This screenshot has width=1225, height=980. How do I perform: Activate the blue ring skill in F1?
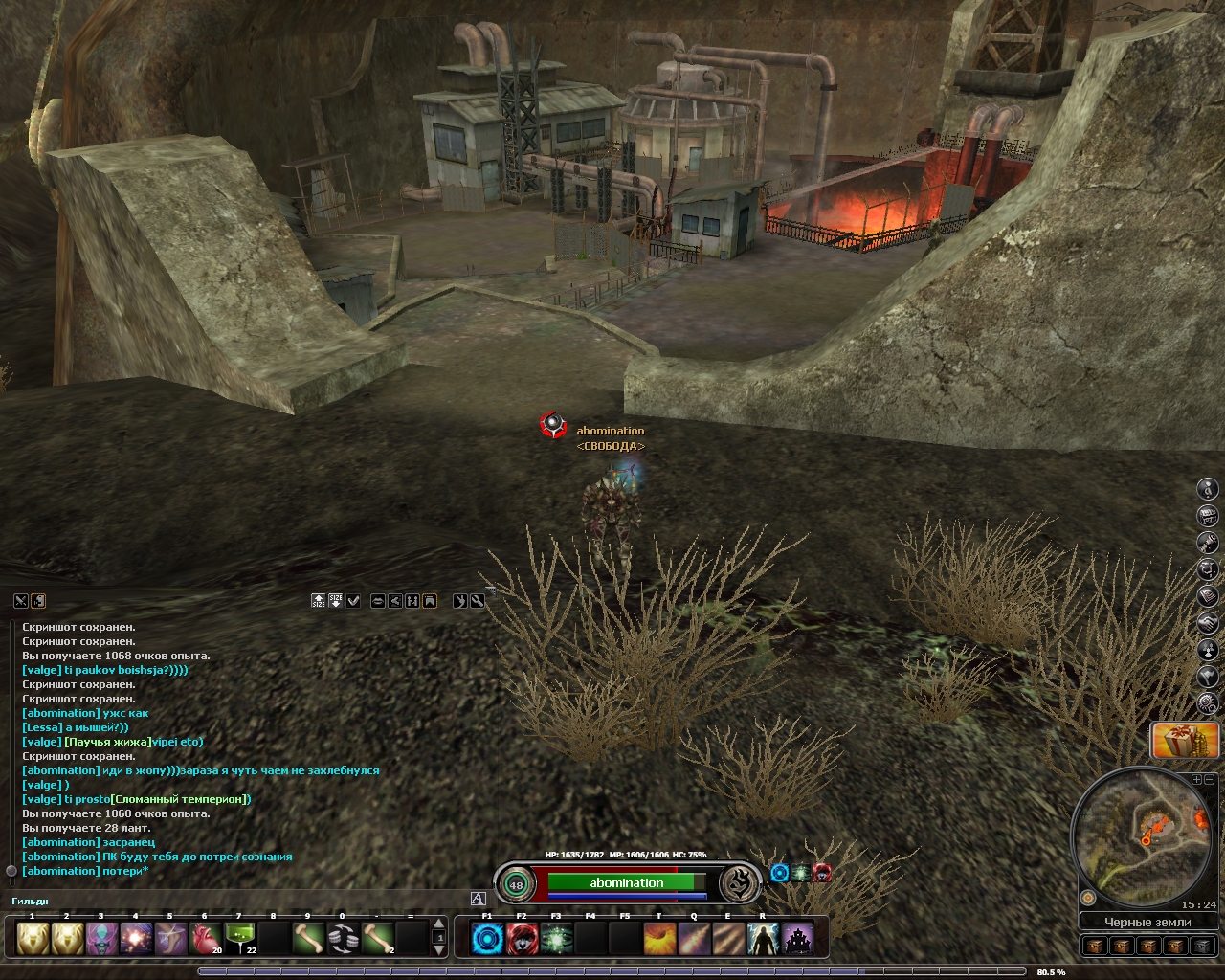(x=487, y=939)
